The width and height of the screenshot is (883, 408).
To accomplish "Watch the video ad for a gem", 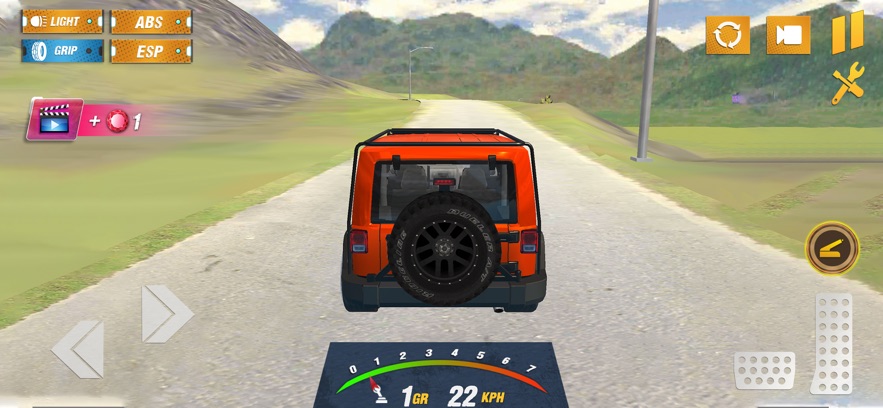I will (55, 122).
